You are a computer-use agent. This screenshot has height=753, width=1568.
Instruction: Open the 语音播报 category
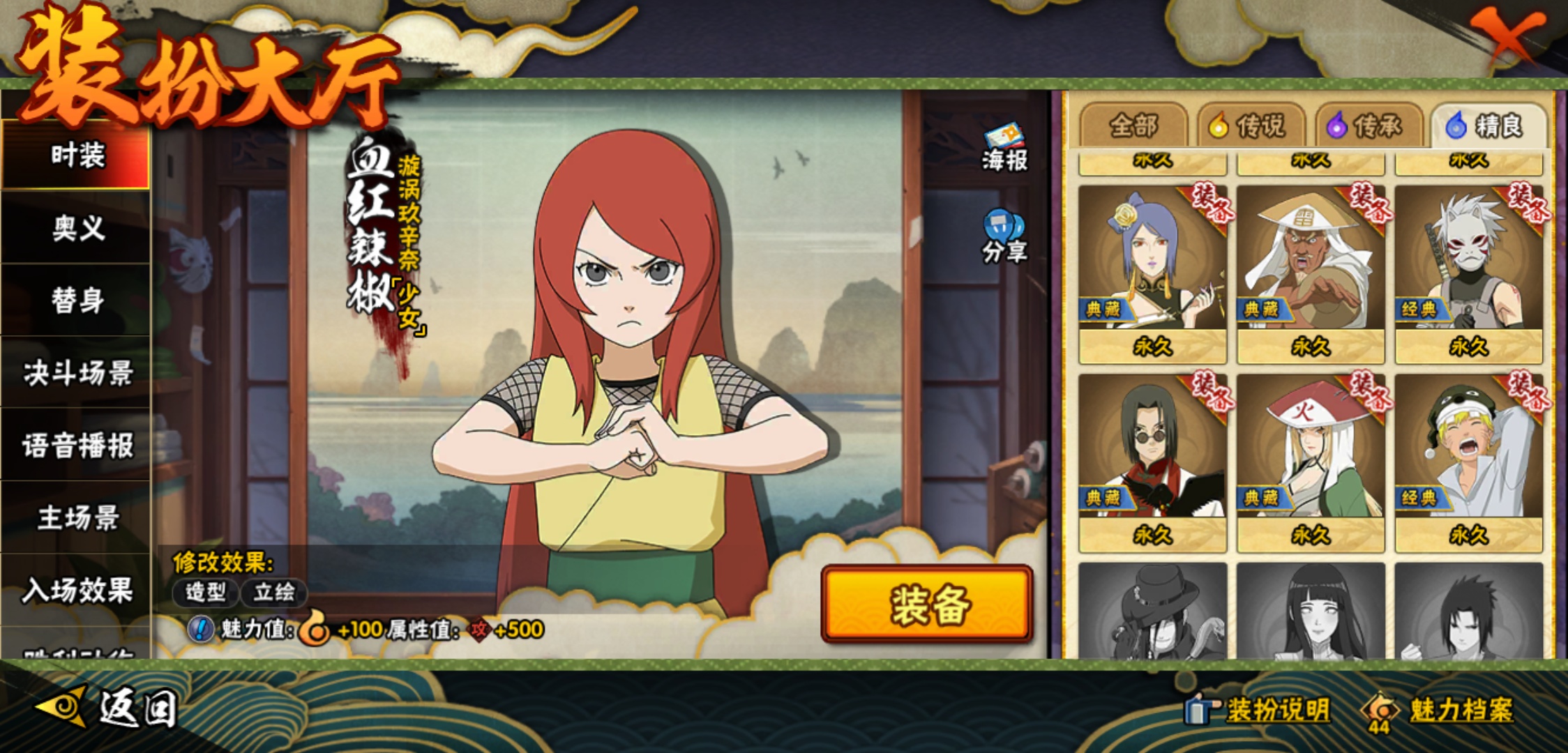[x=77, y=446]
